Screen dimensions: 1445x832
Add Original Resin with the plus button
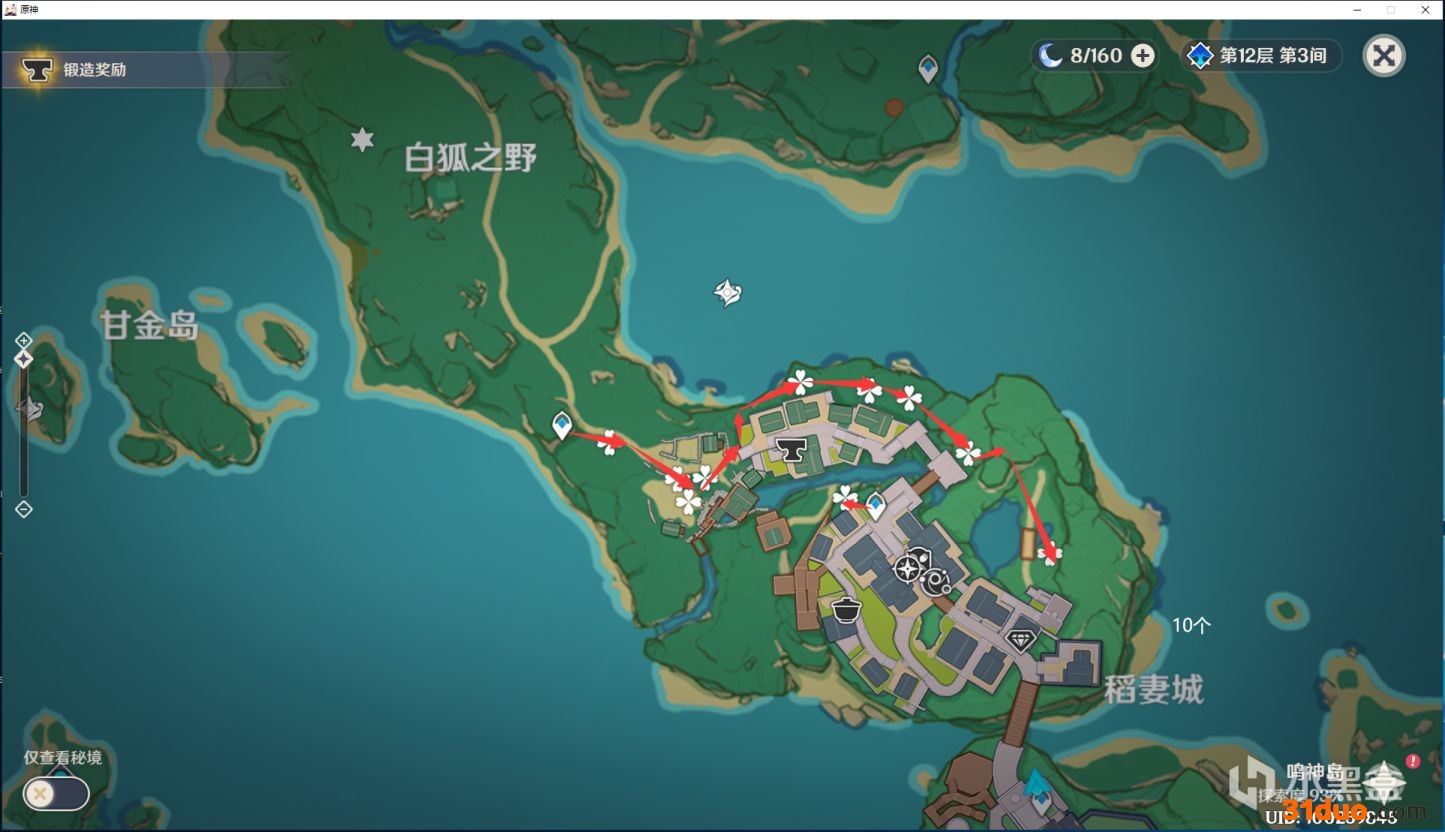coord(1142,56)
